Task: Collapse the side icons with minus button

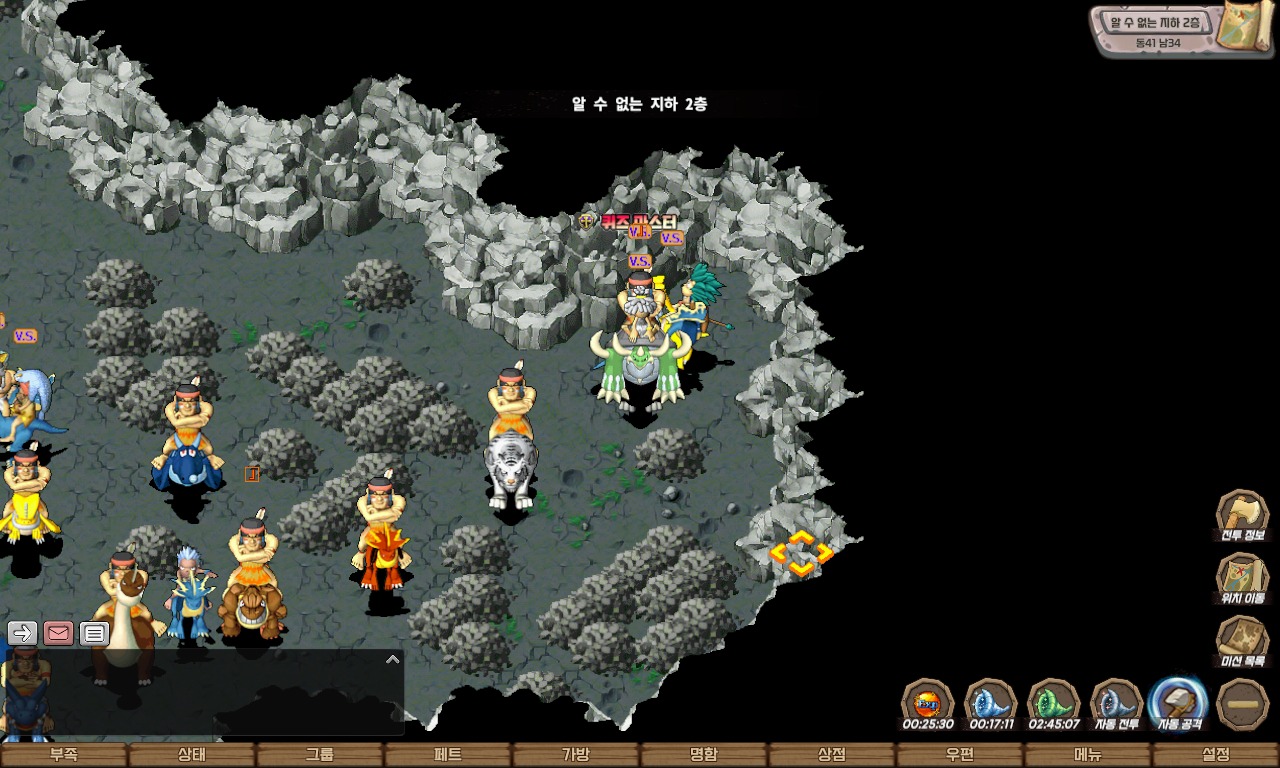Action: pyautogui.click(x=1243, y=703)
